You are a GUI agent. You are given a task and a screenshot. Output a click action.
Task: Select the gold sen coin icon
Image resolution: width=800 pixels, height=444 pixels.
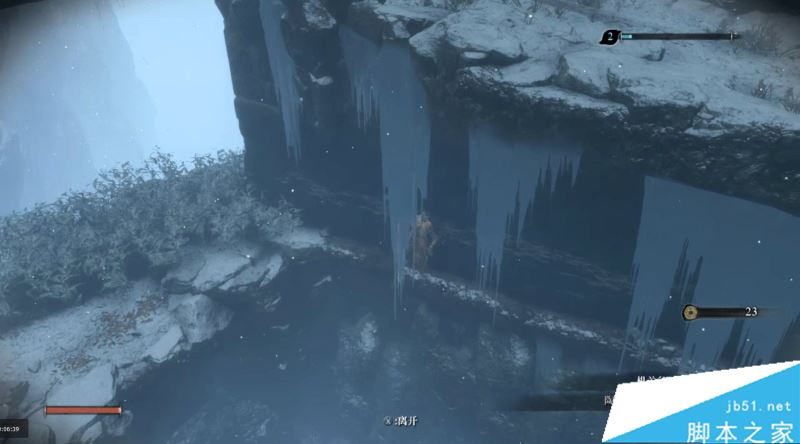pyautogui.click(x=690, y=313)
